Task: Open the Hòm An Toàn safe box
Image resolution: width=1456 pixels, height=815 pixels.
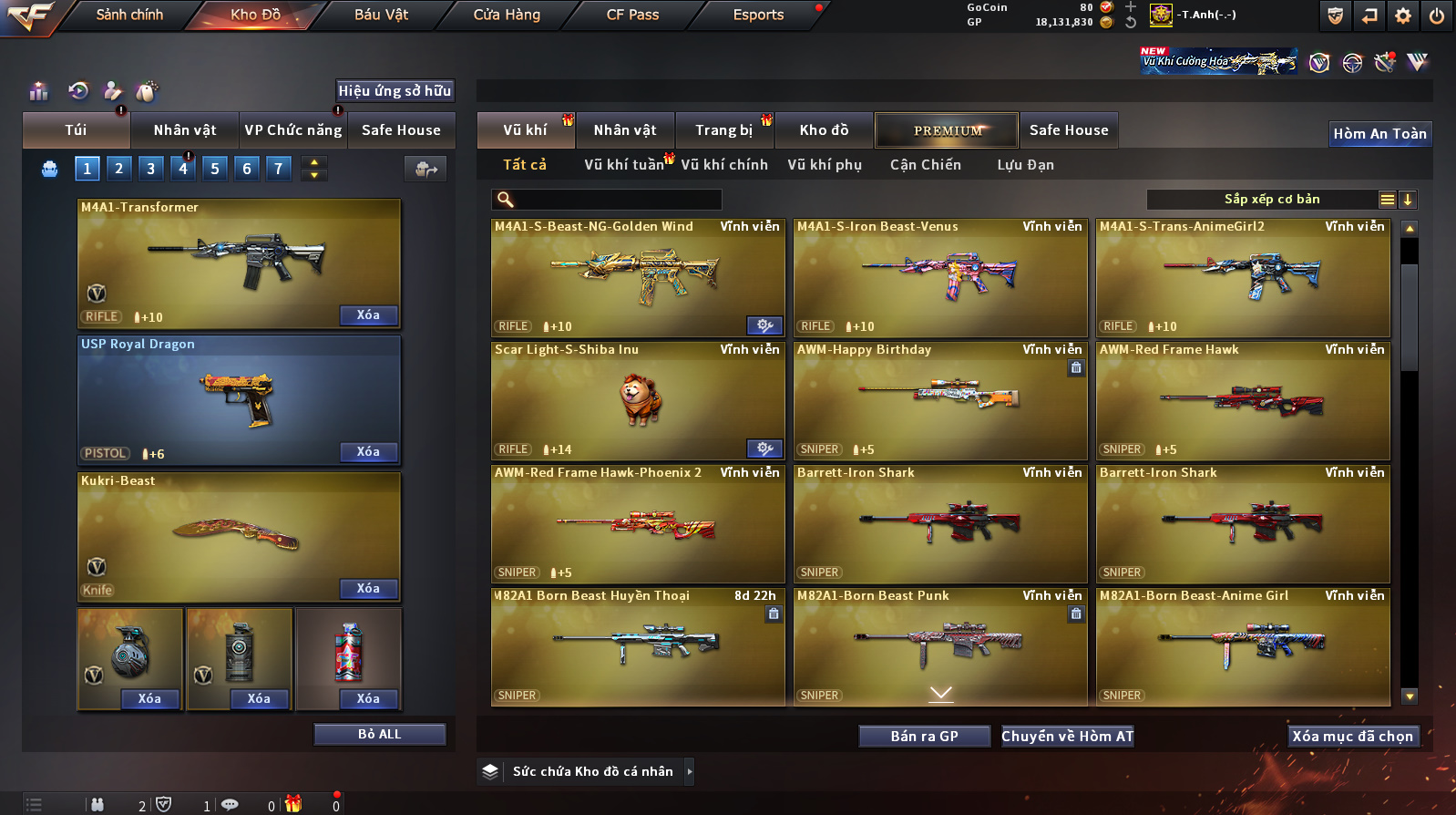Action: [x=1379, y=134]
